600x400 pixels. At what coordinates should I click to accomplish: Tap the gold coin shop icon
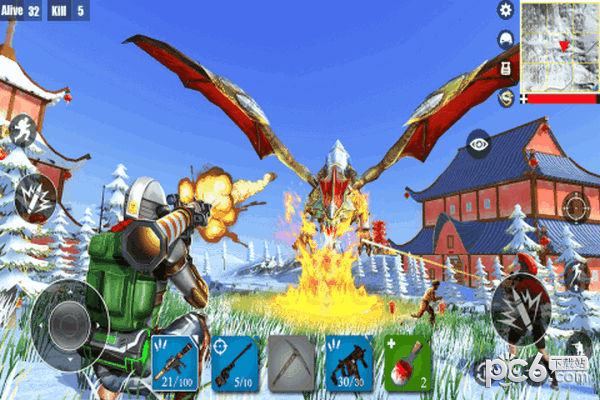[x=505, y=97]
